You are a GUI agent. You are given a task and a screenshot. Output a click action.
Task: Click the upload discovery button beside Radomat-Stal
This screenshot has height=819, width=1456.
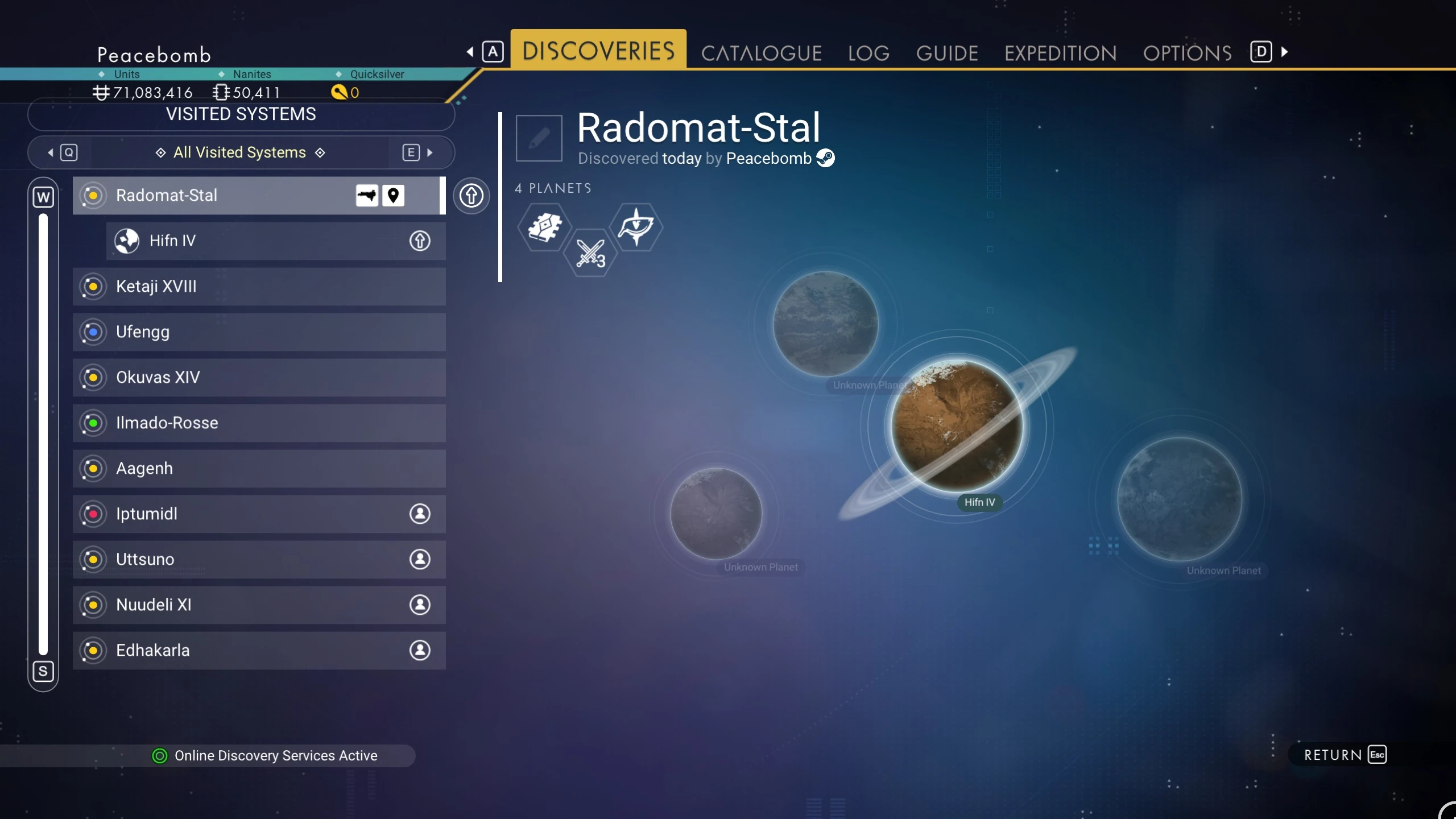tap(471, 196)
